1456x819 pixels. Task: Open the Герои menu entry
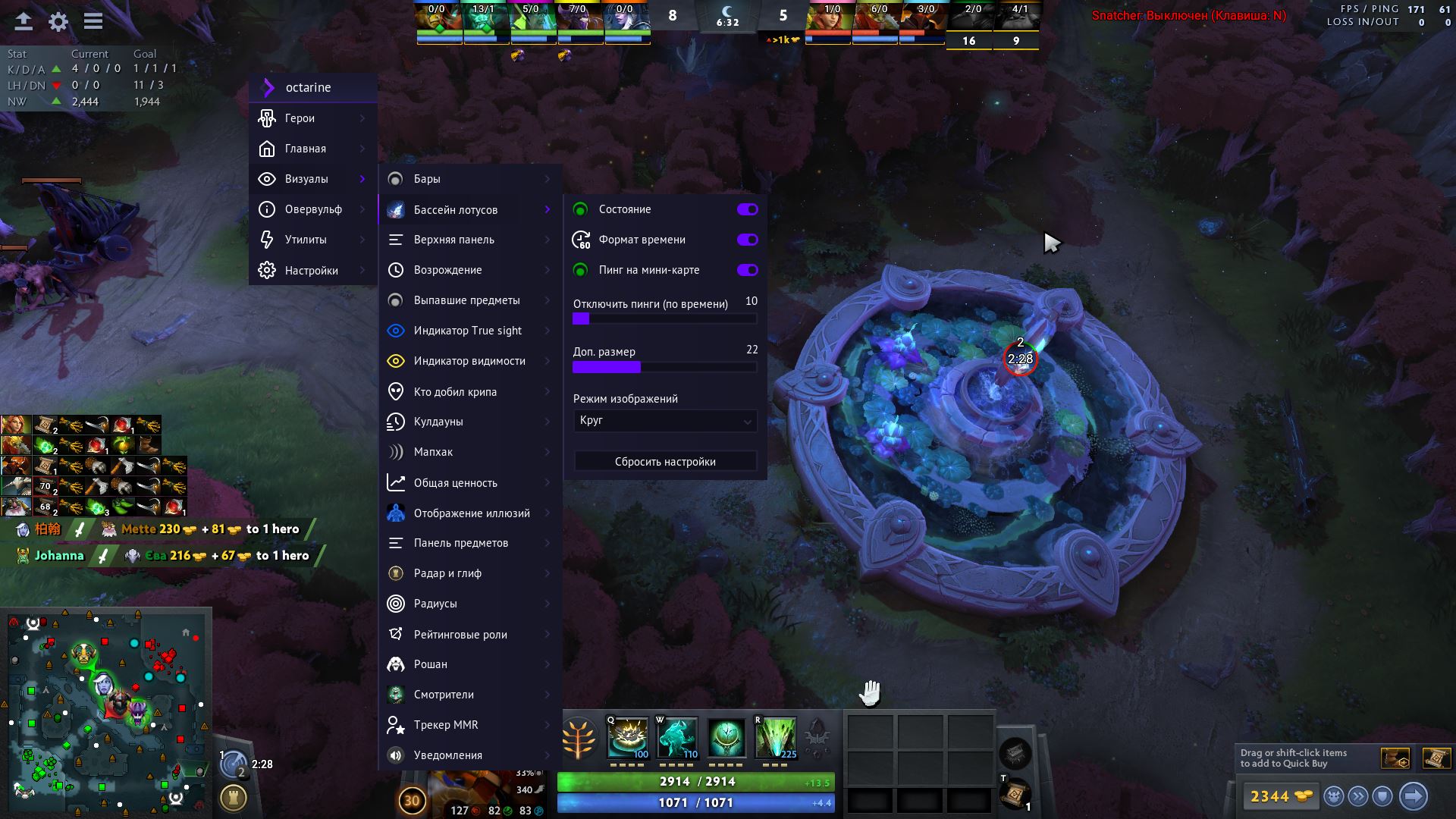pos(312,118)
